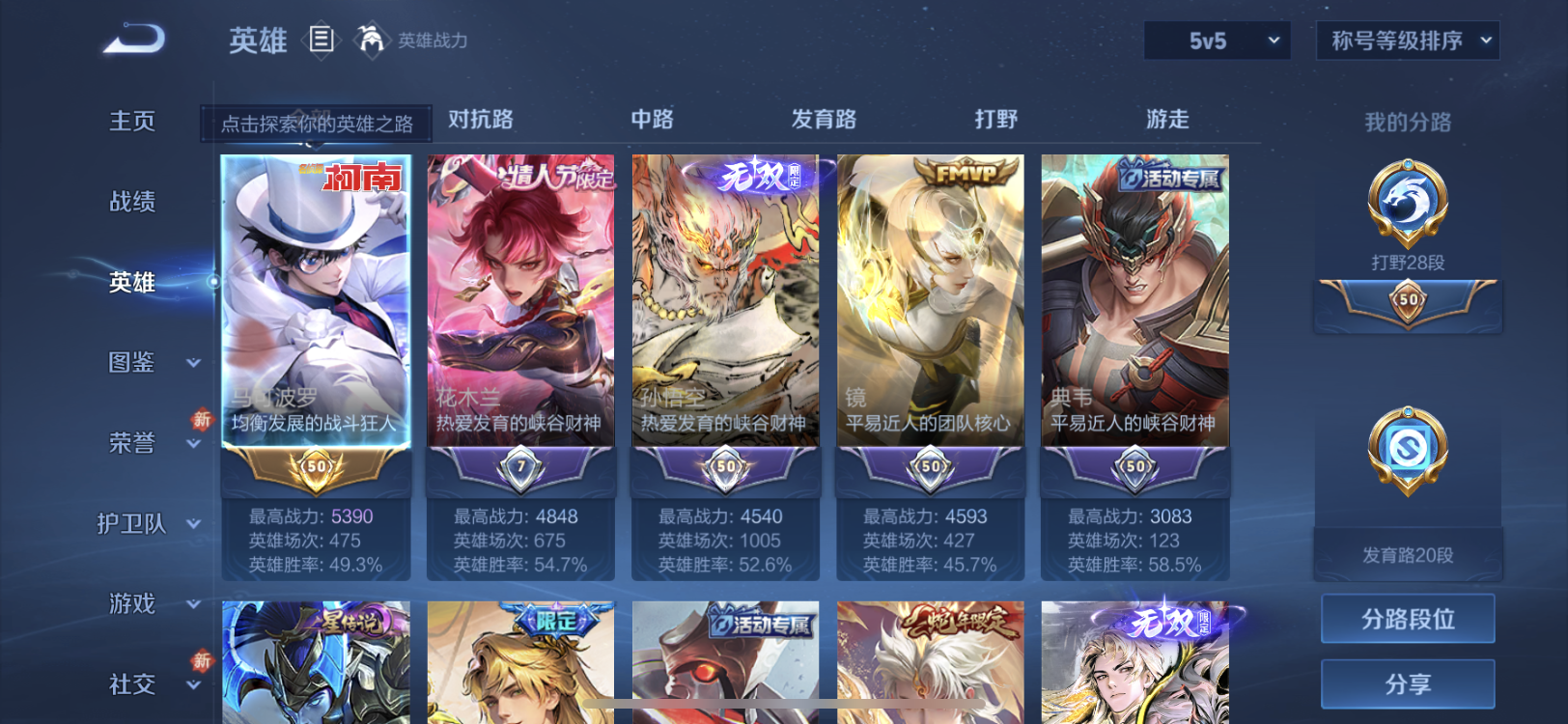The height and width of the screenshot is (724, 1568).
Task: Click the 分路段位 button
Action: point(1406,619)
